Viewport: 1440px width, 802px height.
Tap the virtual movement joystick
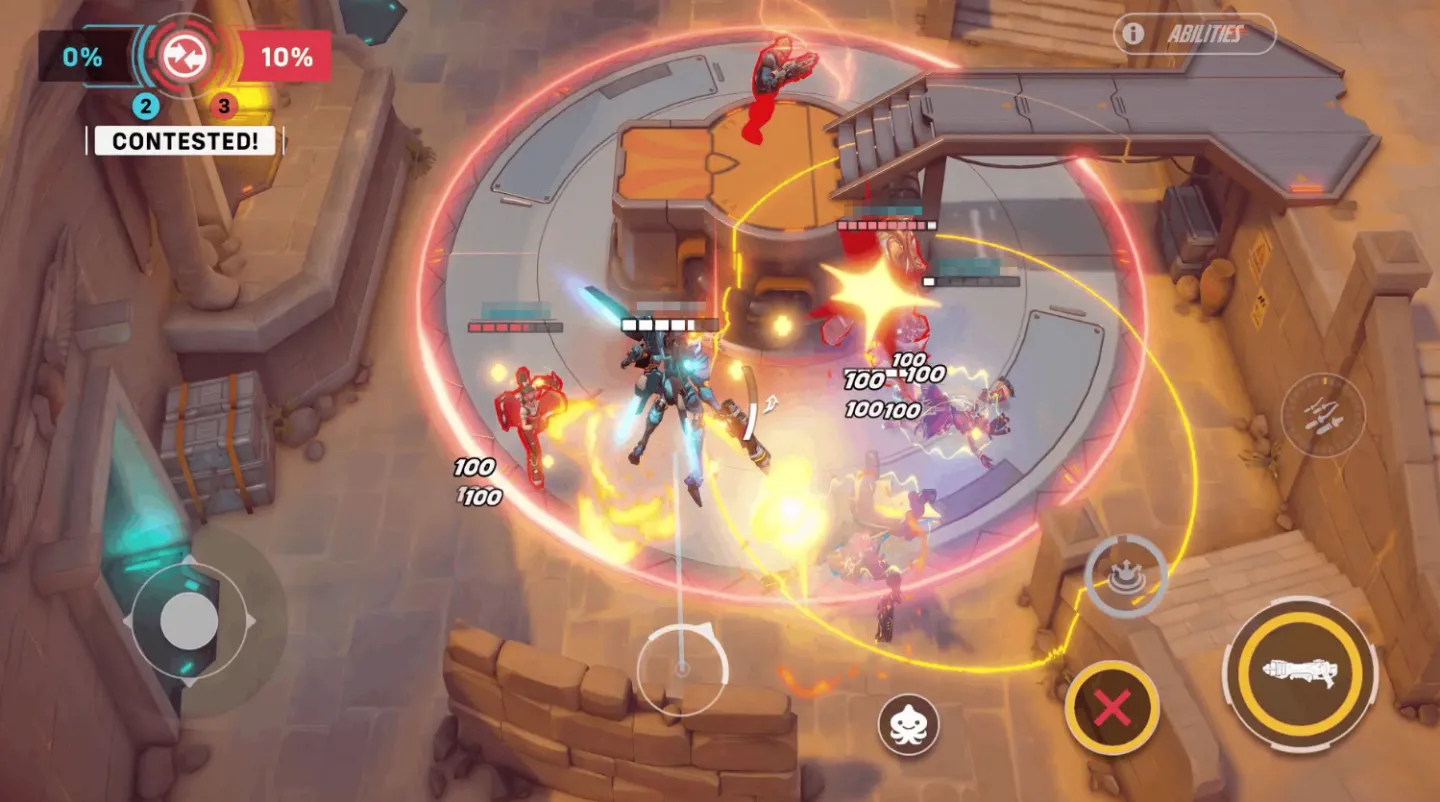[189, 621]
